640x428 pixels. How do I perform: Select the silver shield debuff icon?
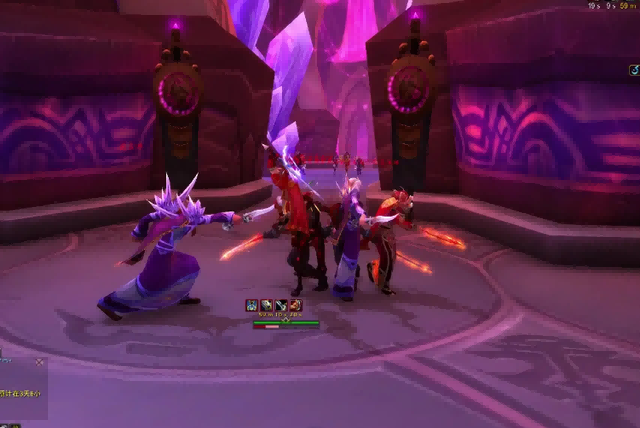266,305
